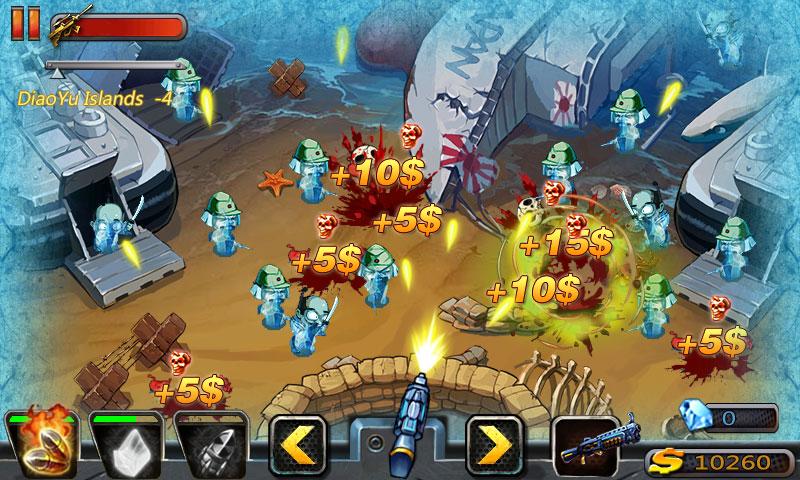This screenshot has width=800, height=480.
Task: Tap the right yellow arrow button
Action: pos(494,443)
